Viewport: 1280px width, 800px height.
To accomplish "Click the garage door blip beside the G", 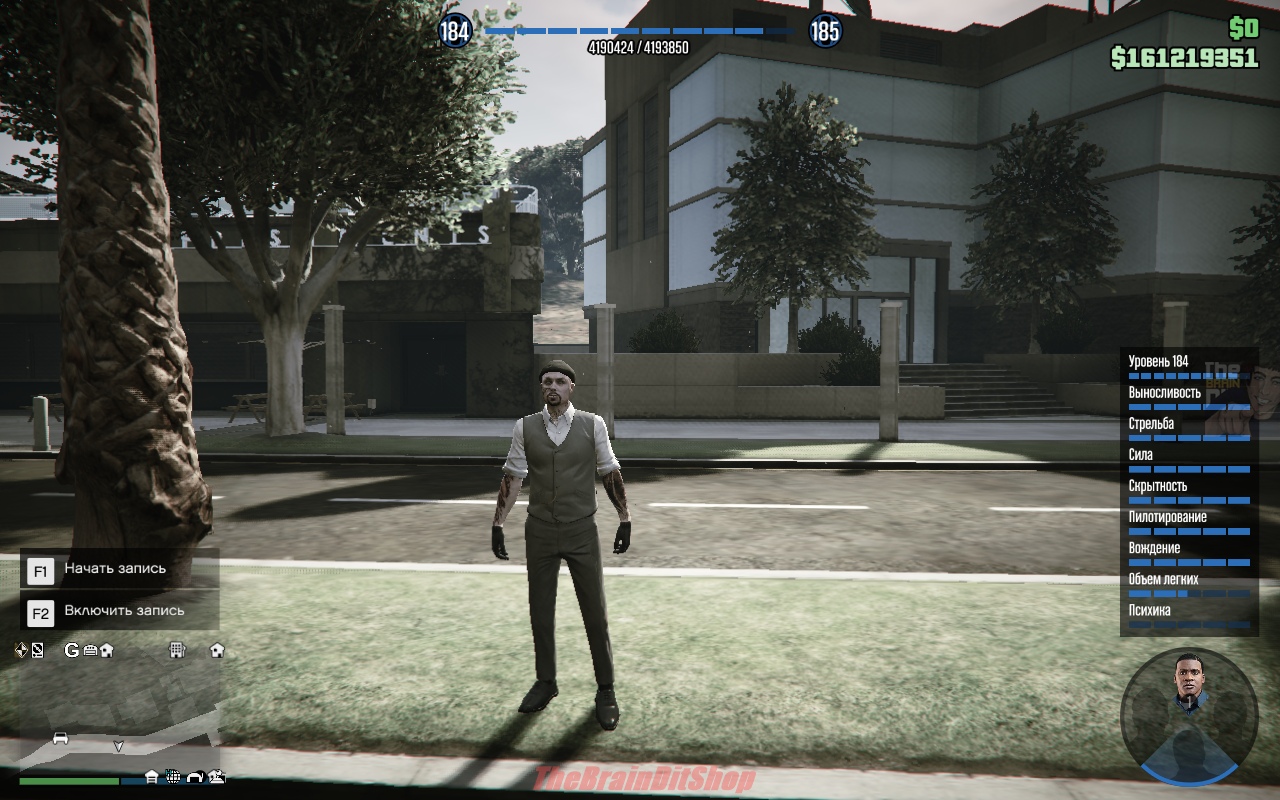I will pyautogui.click(x=89, y=650).
